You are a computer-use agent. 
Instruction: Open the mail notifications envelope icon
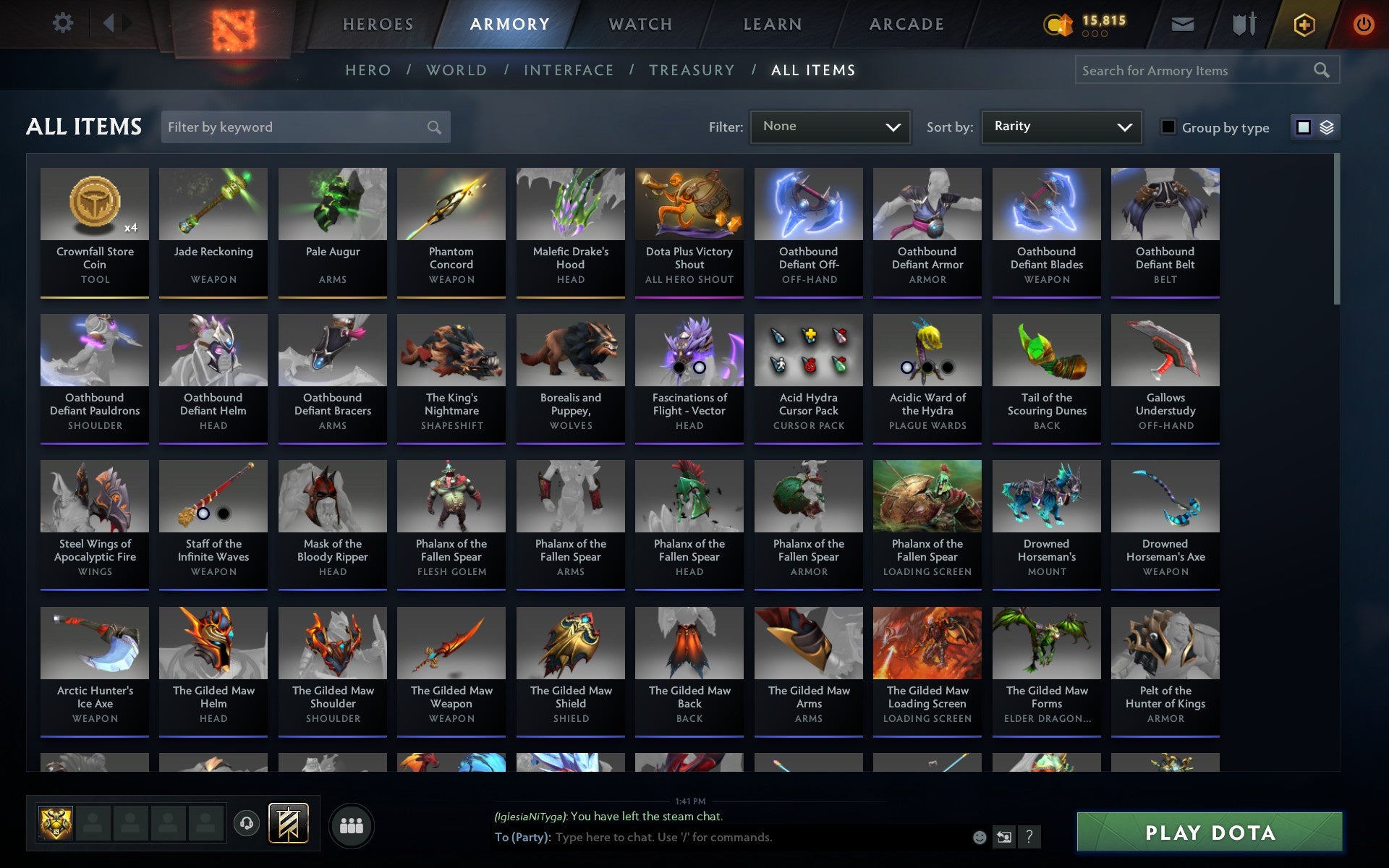coord(1181,23)
